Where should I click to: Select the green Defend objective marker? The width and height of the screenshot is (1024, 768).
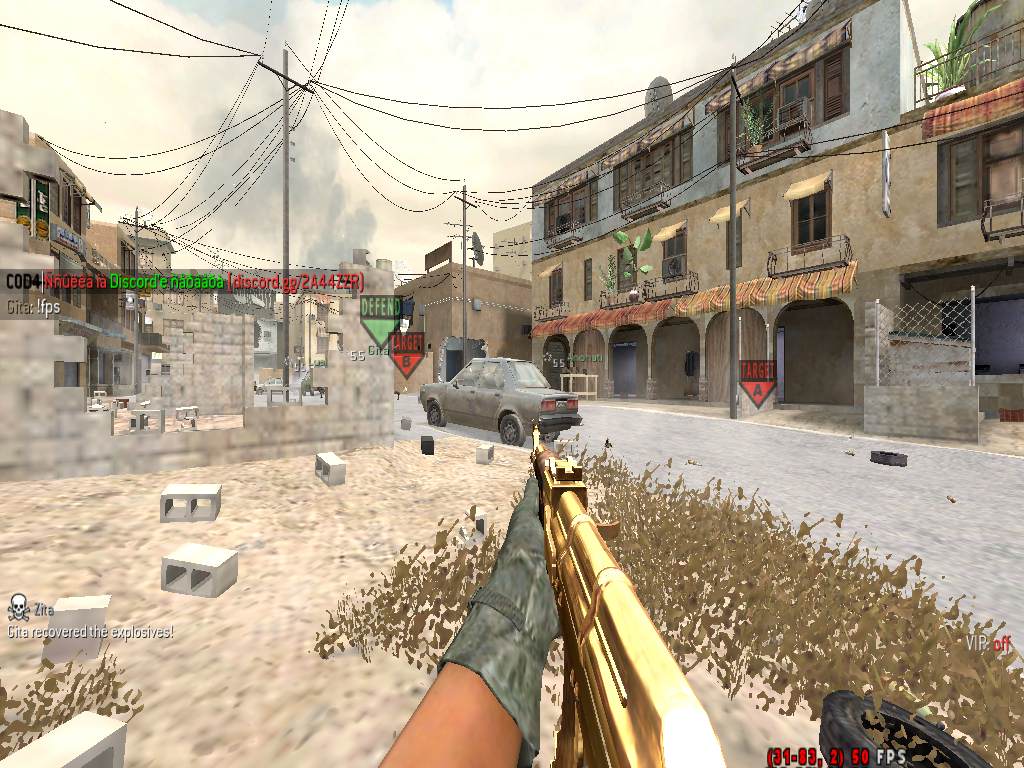coord(380,316)
